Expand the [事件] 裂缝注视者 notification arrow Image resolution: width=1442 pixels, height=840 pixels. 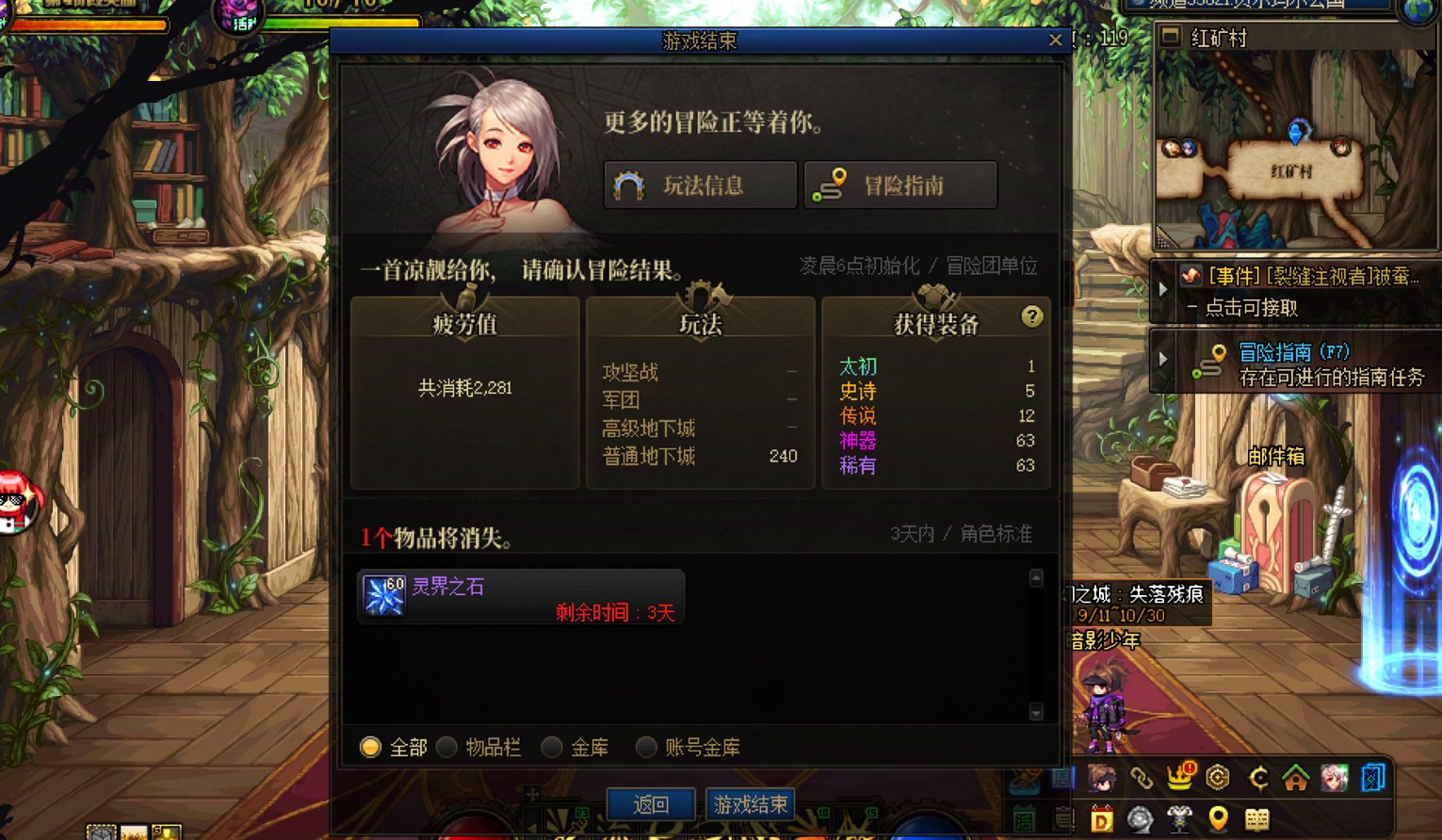1163,288
